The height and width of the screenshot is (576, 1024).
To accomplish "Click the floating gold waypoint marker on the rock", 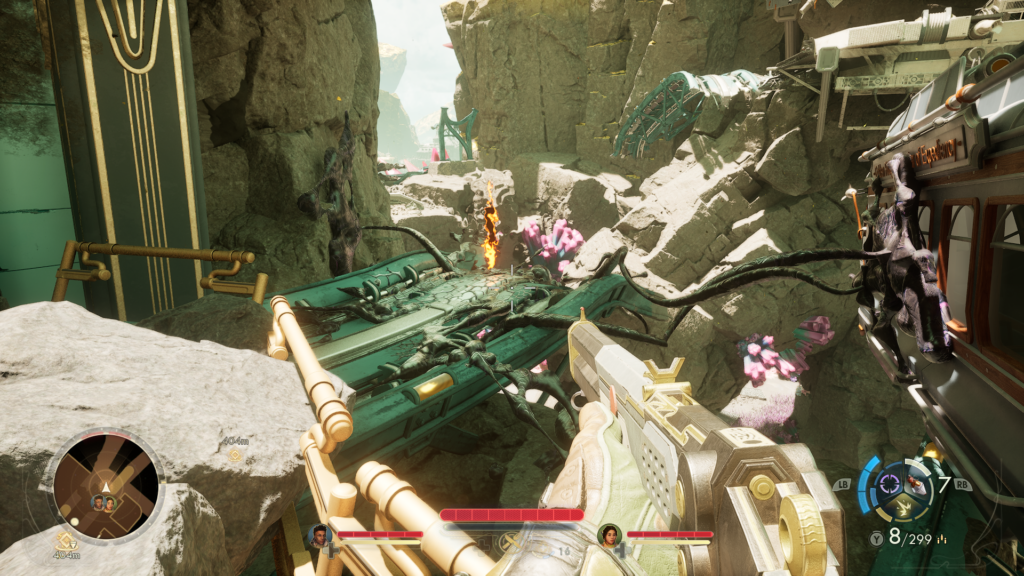I will coord(236,454).
